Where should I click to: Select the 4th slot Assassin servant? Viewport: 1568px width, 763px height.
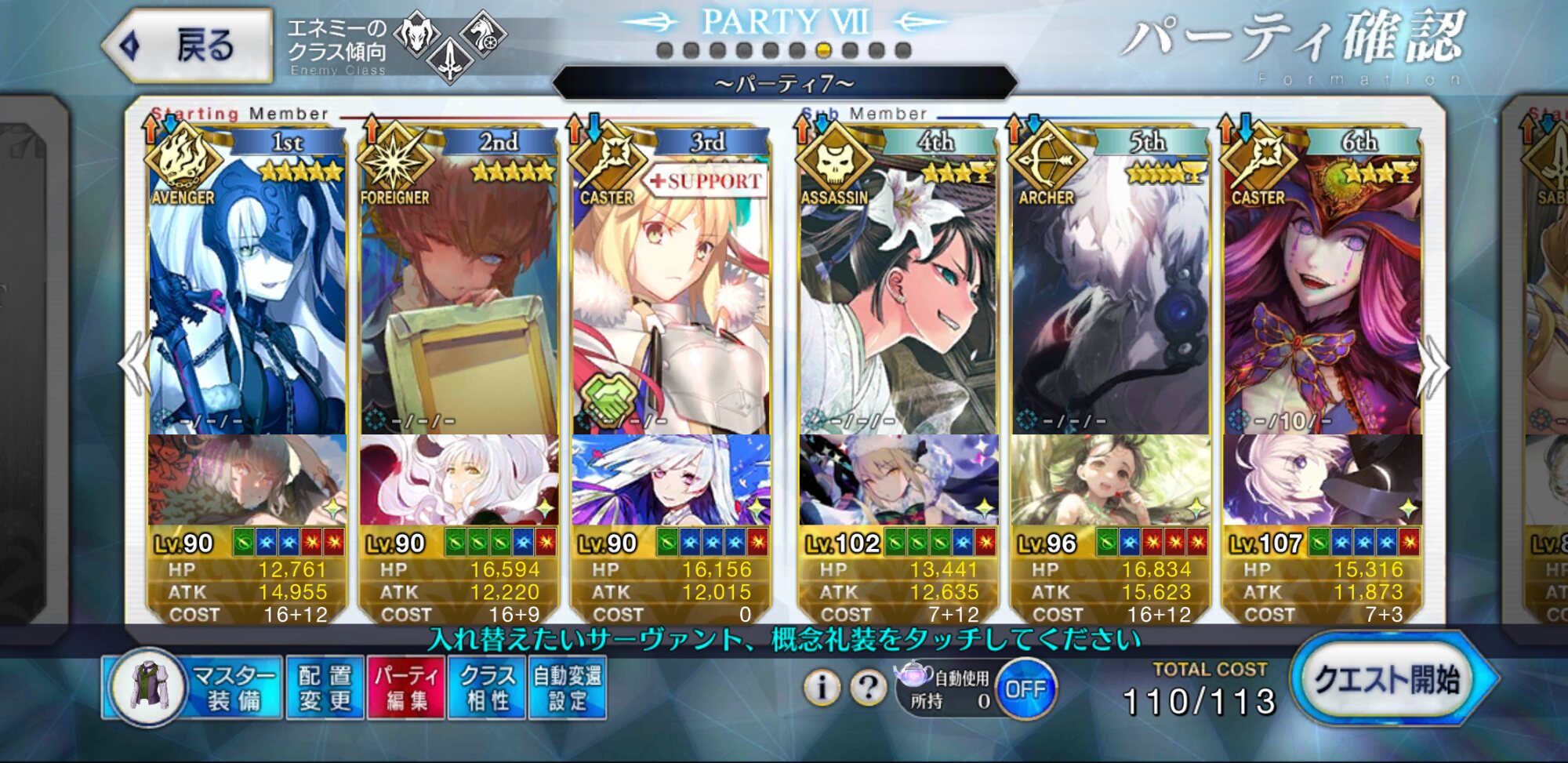898,298
